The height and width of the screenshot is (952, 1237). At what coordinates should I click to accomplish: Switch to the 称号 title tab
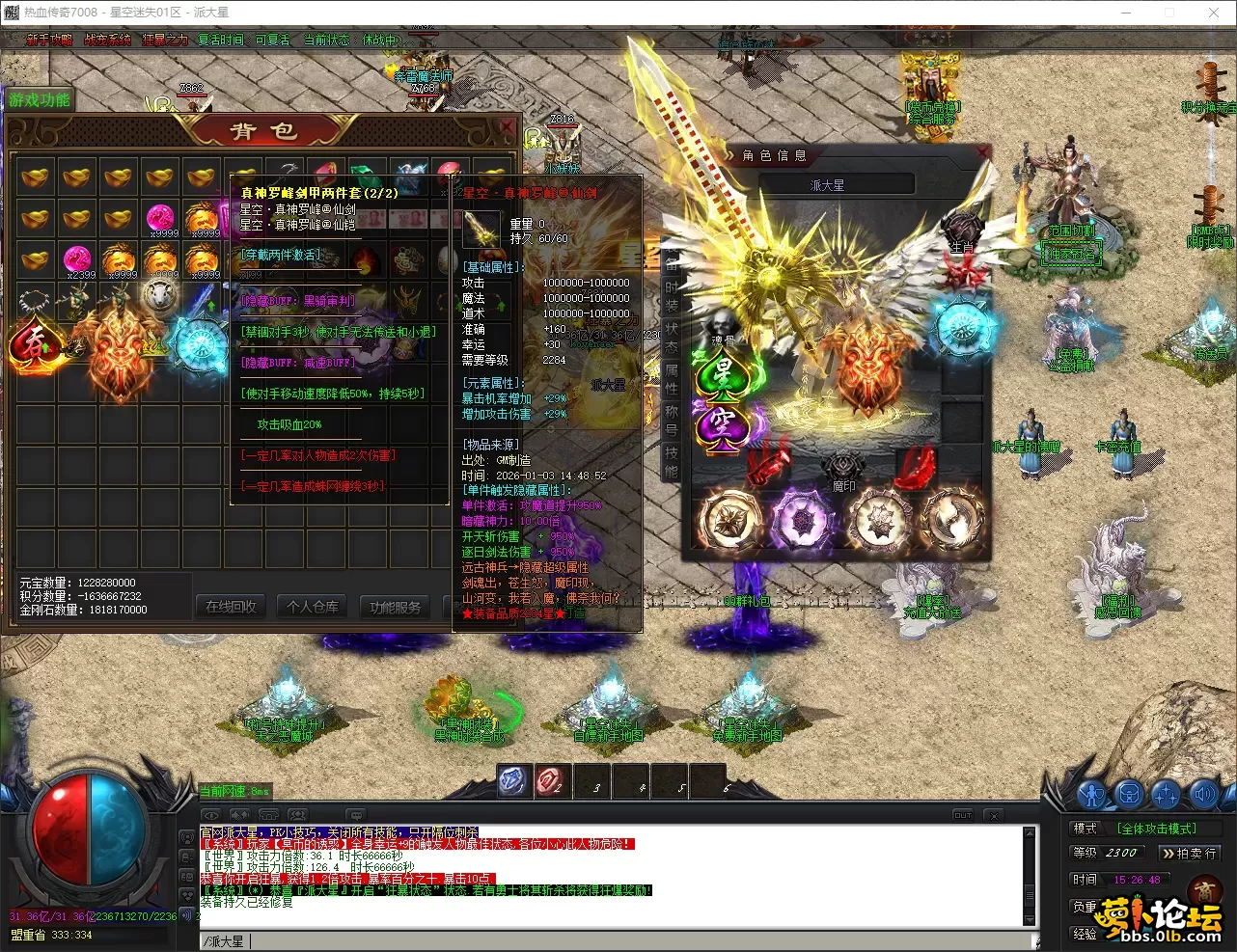point(672,421)
